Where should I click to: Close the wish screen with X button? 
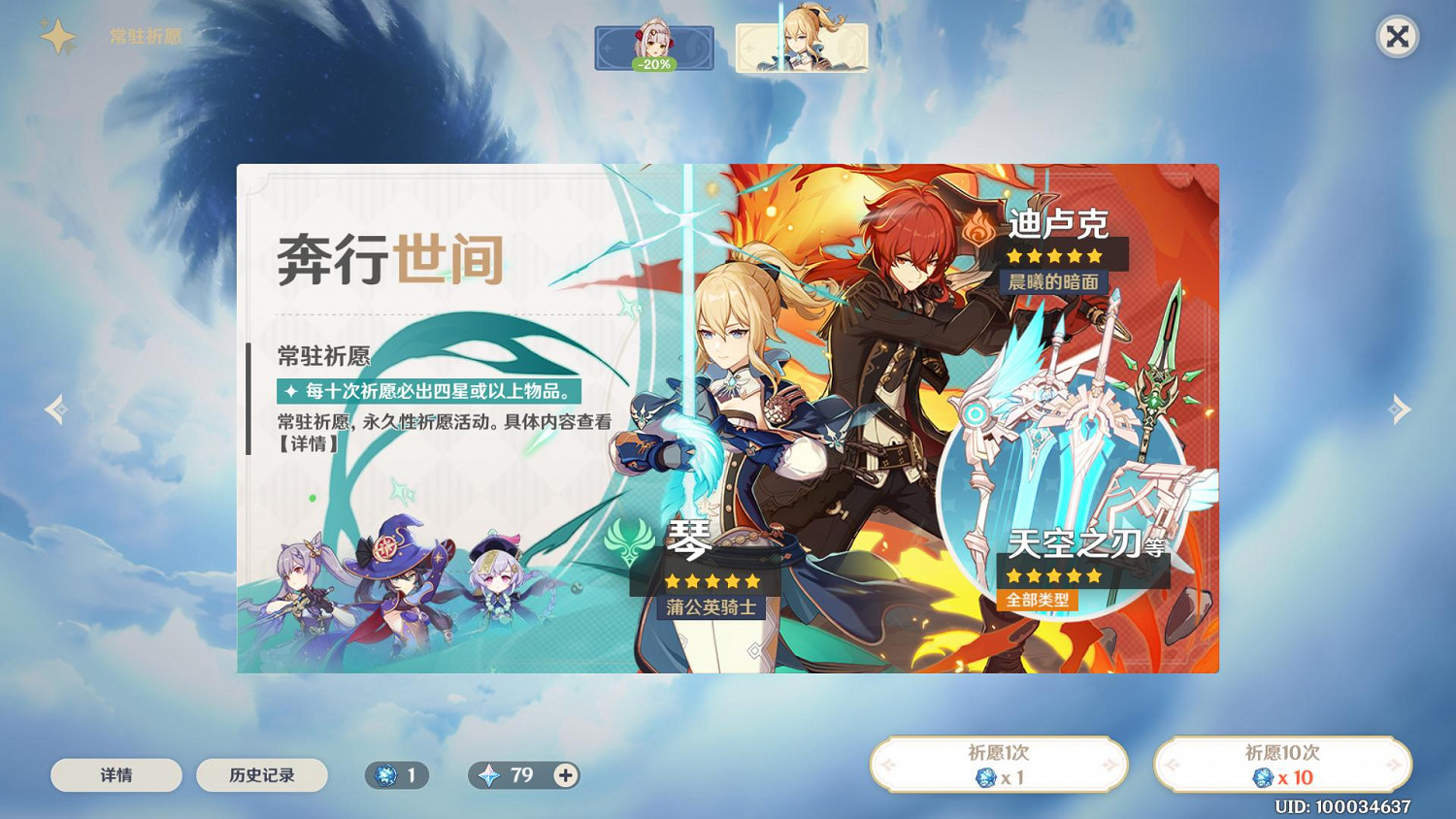[1398, 36]
